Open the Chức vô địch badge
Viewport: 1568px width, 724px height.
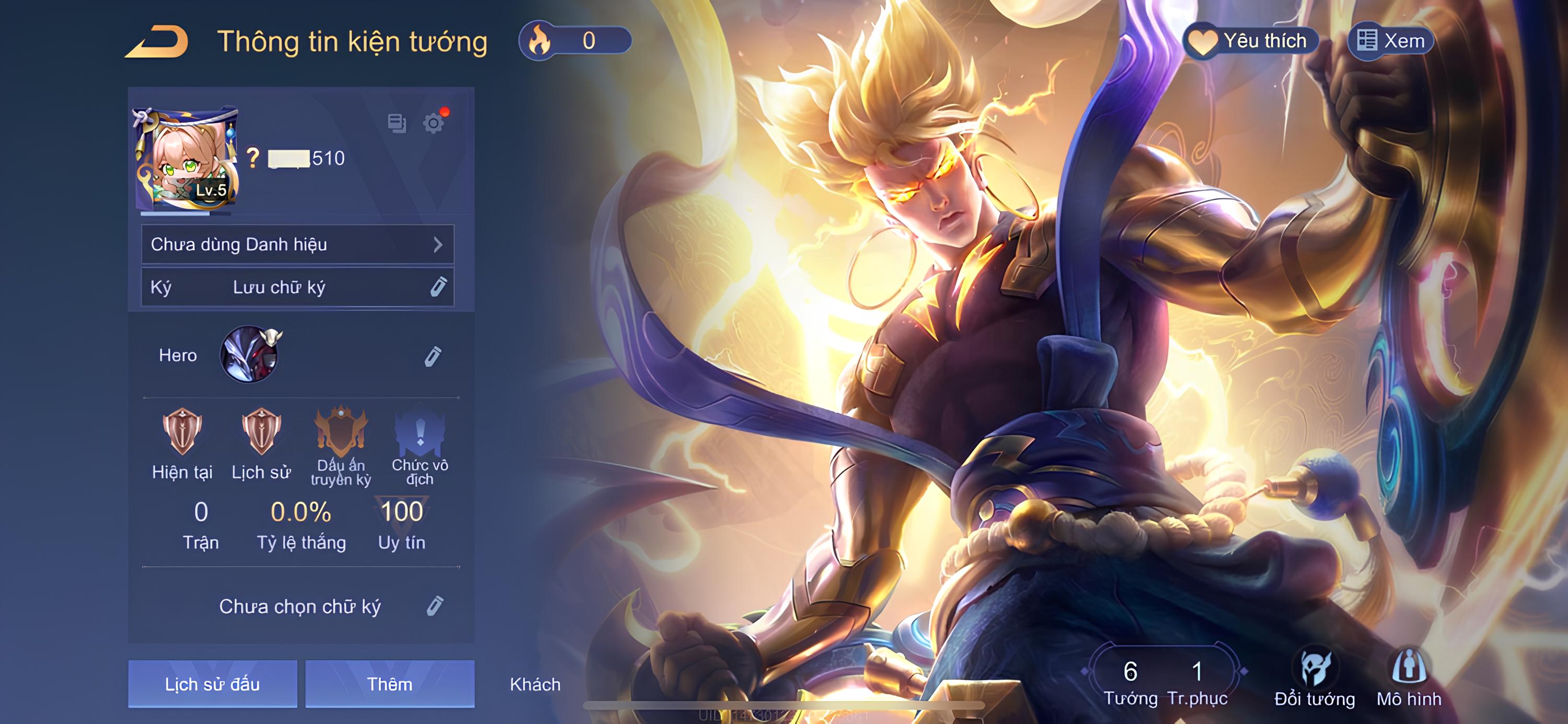420,433
